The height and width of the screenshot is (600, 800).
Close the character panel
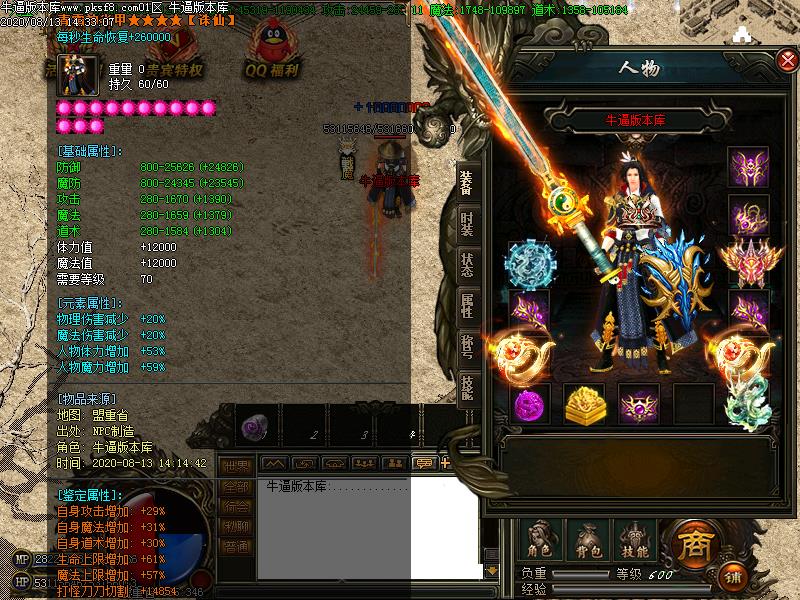click(x=787, y=61)
